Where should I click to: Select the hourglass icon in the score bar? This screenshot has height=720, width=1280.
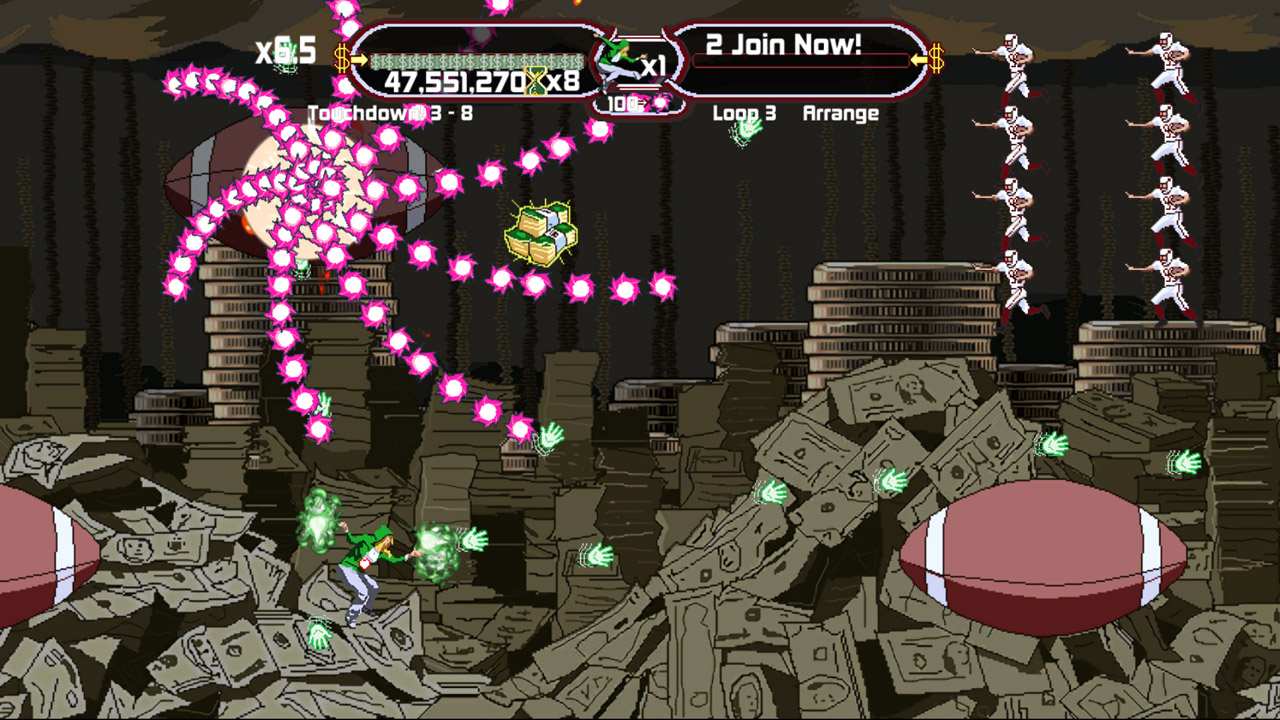point(534,80)
